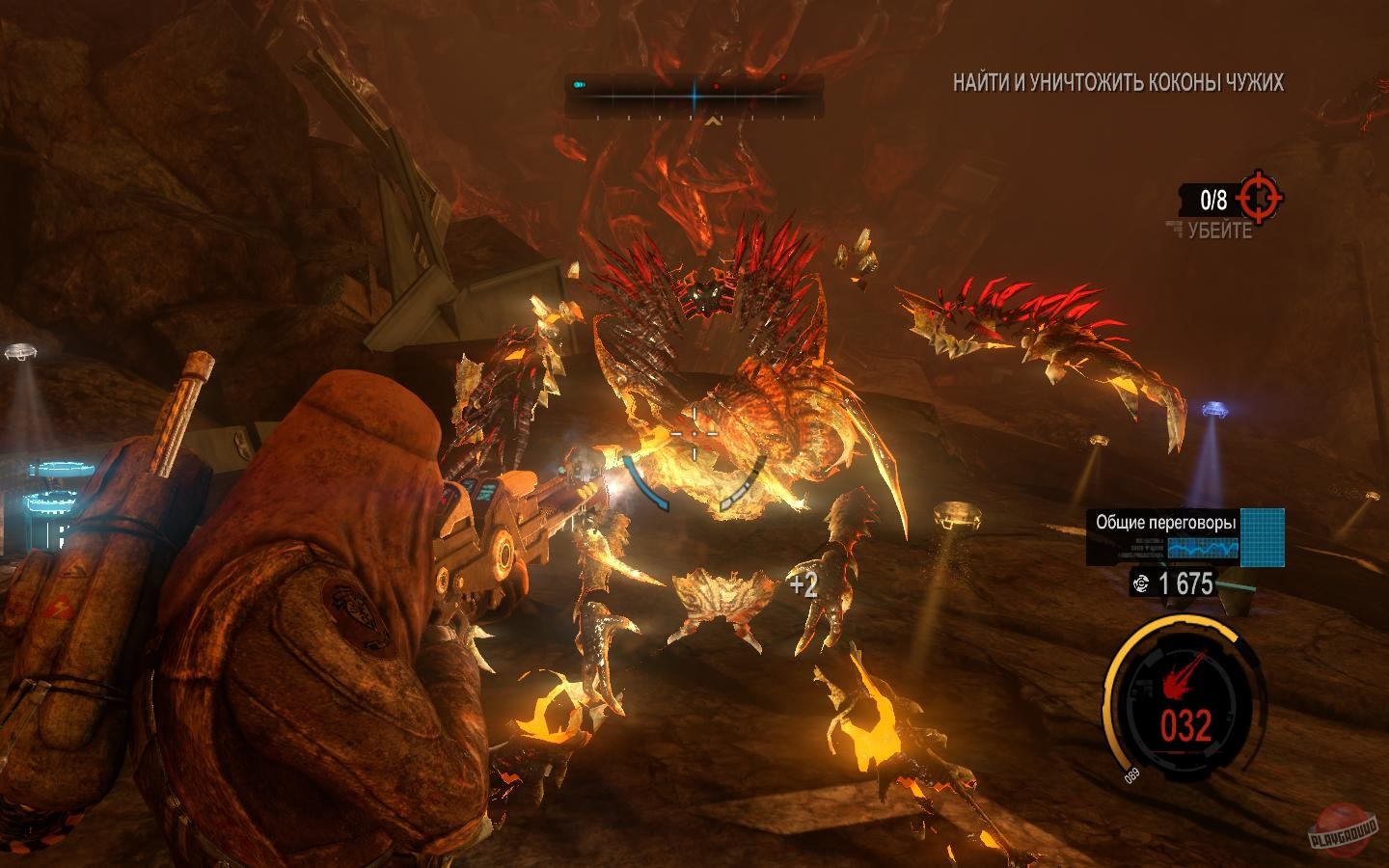Image resolution: width=1389 pixels, height=868 pixels.
Task: Click the green status indicator on the compass bar
Action: click(579, 84)
